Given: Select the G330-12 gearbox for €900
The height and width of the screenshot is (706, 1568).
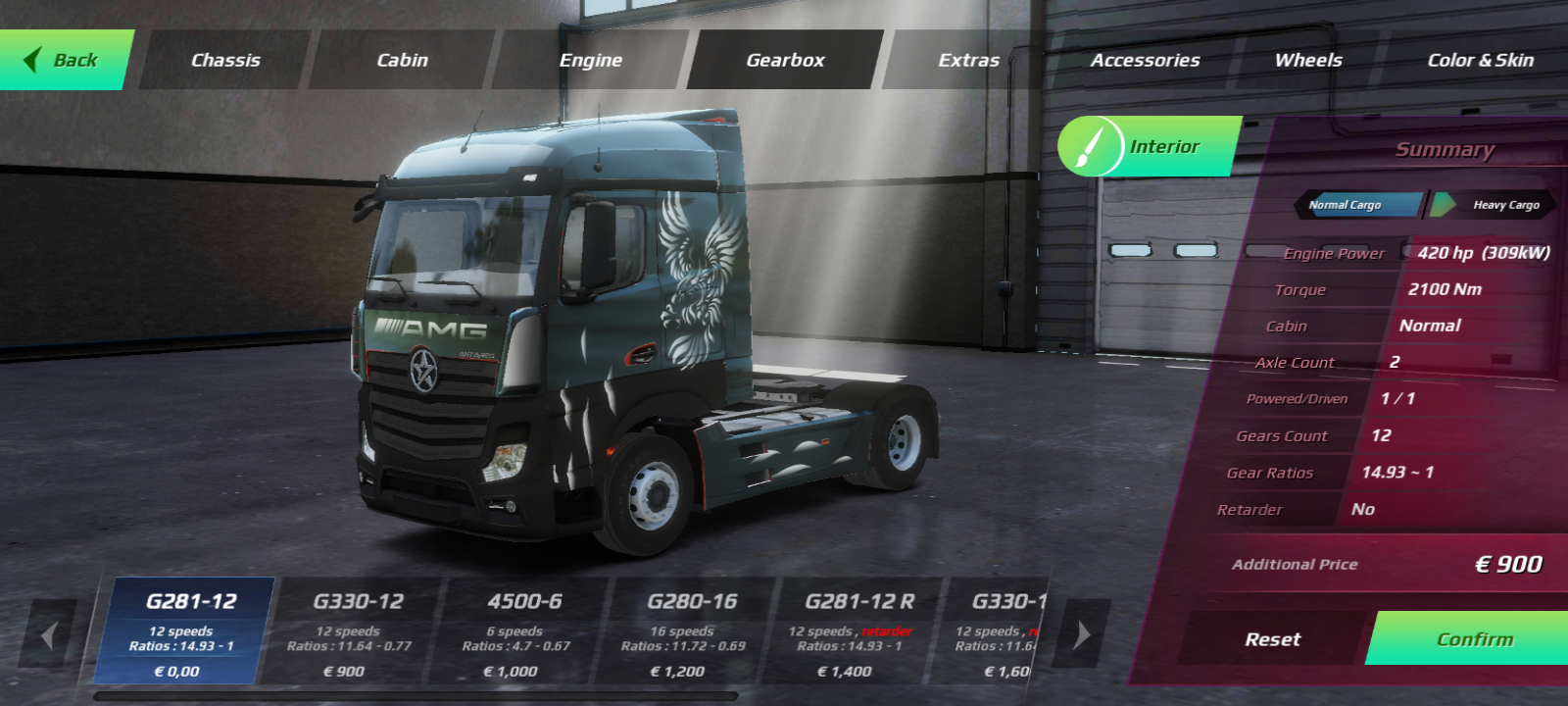Looking at the screenshot, I should (349, 632).
